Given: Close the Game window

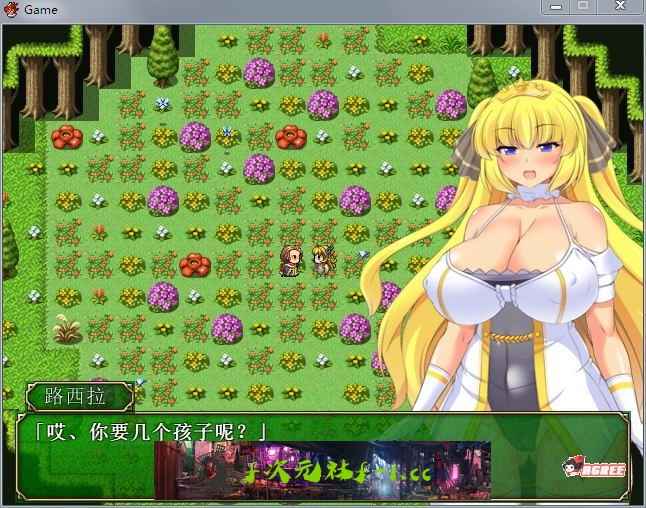Looking at the screenshot, I should point(620,7).
